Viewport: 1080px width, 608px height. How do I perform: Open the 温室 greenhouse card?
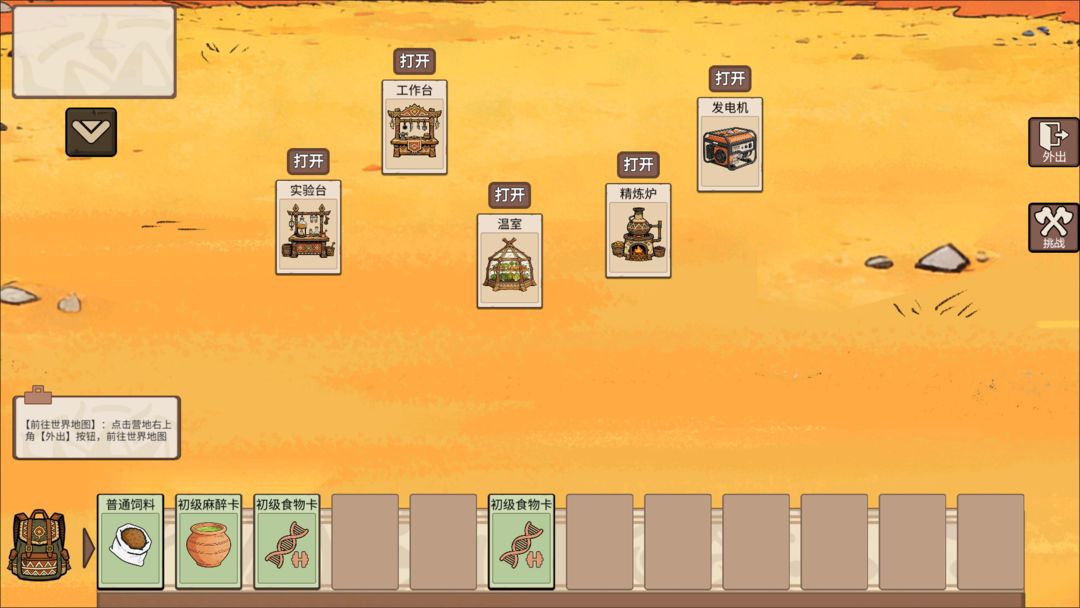(x=509, y=195)
